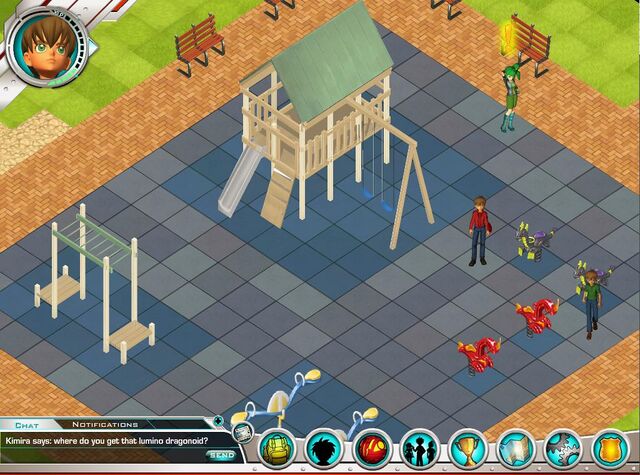Open the player avatar portrait
The height and width of the screenshot is (475, 640).
point(45,45)
